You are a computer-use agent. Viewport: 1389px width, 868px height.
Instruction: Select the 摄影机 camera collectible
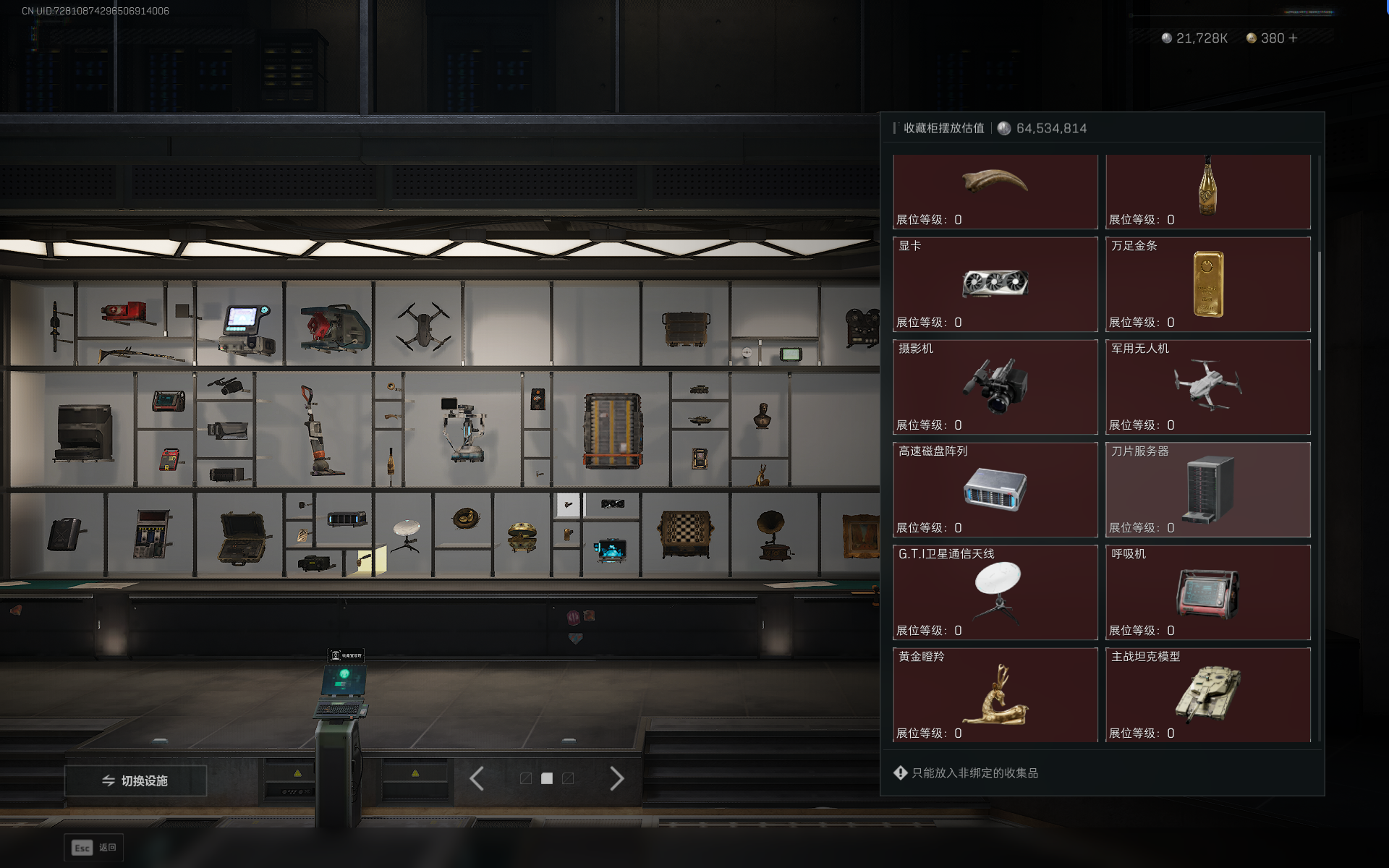(x=995, y=387)
